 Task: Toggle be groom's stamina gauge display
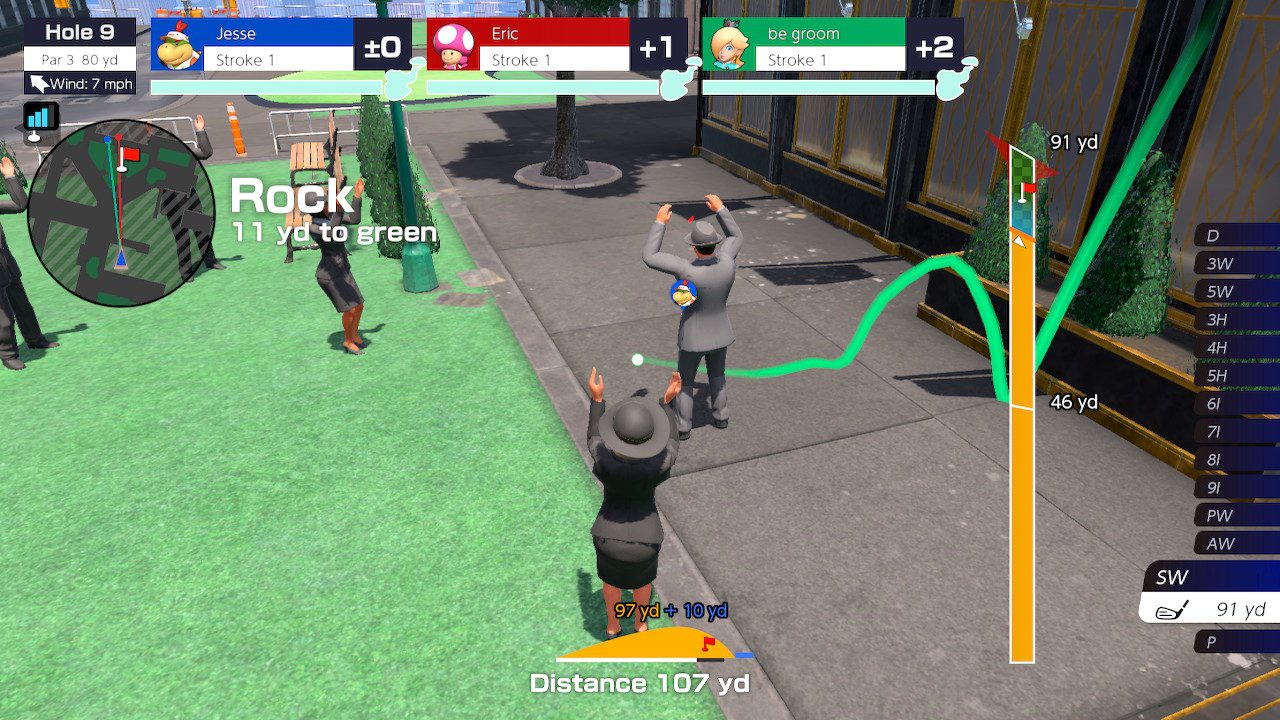(x=820, y=88)
